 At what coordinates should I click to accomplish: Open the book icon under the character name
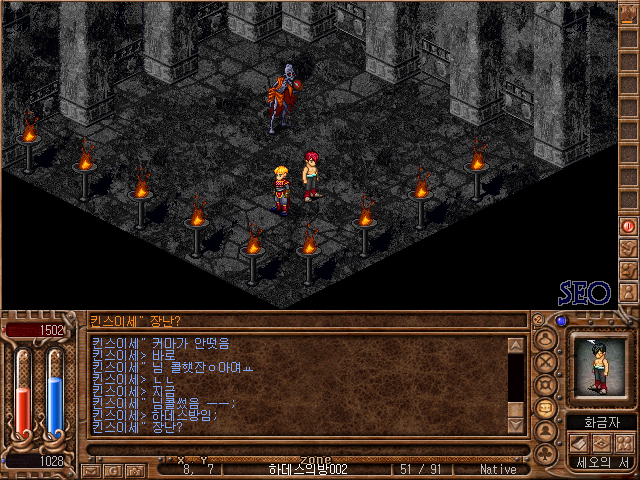click(x=581, y=442)
